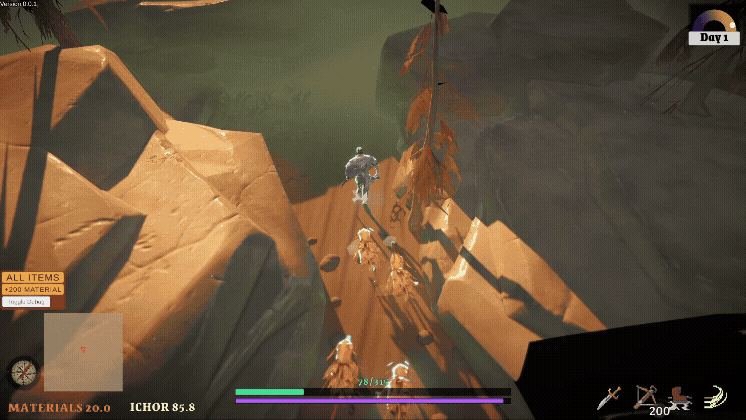Screen dimensions: 746x420
Task: Select the crossbow weapon icon
Action: (x=645, y=396)
